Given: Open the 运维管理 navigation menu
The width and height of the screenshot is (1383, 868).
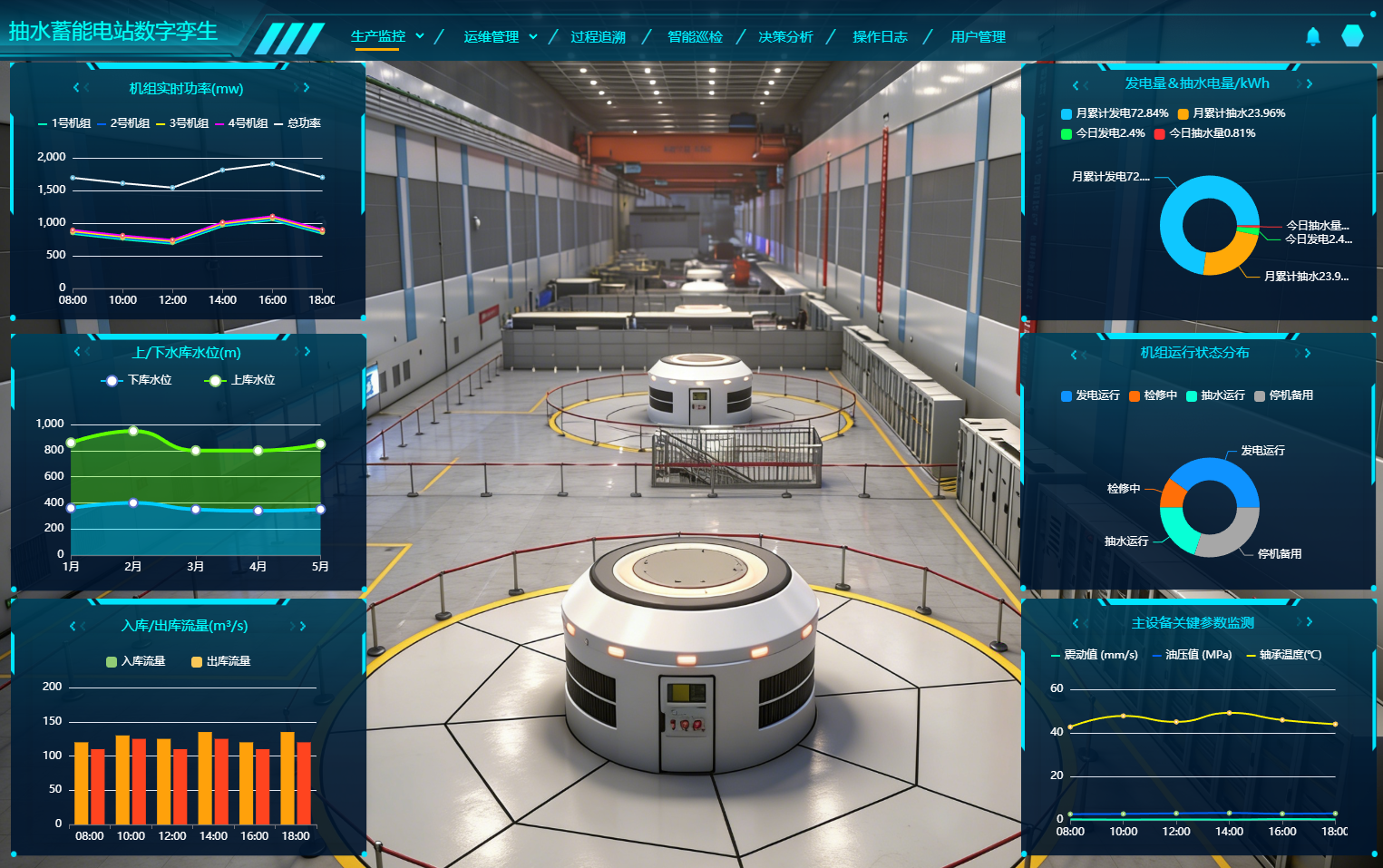Looking at the screenshot, I should 500,37.
